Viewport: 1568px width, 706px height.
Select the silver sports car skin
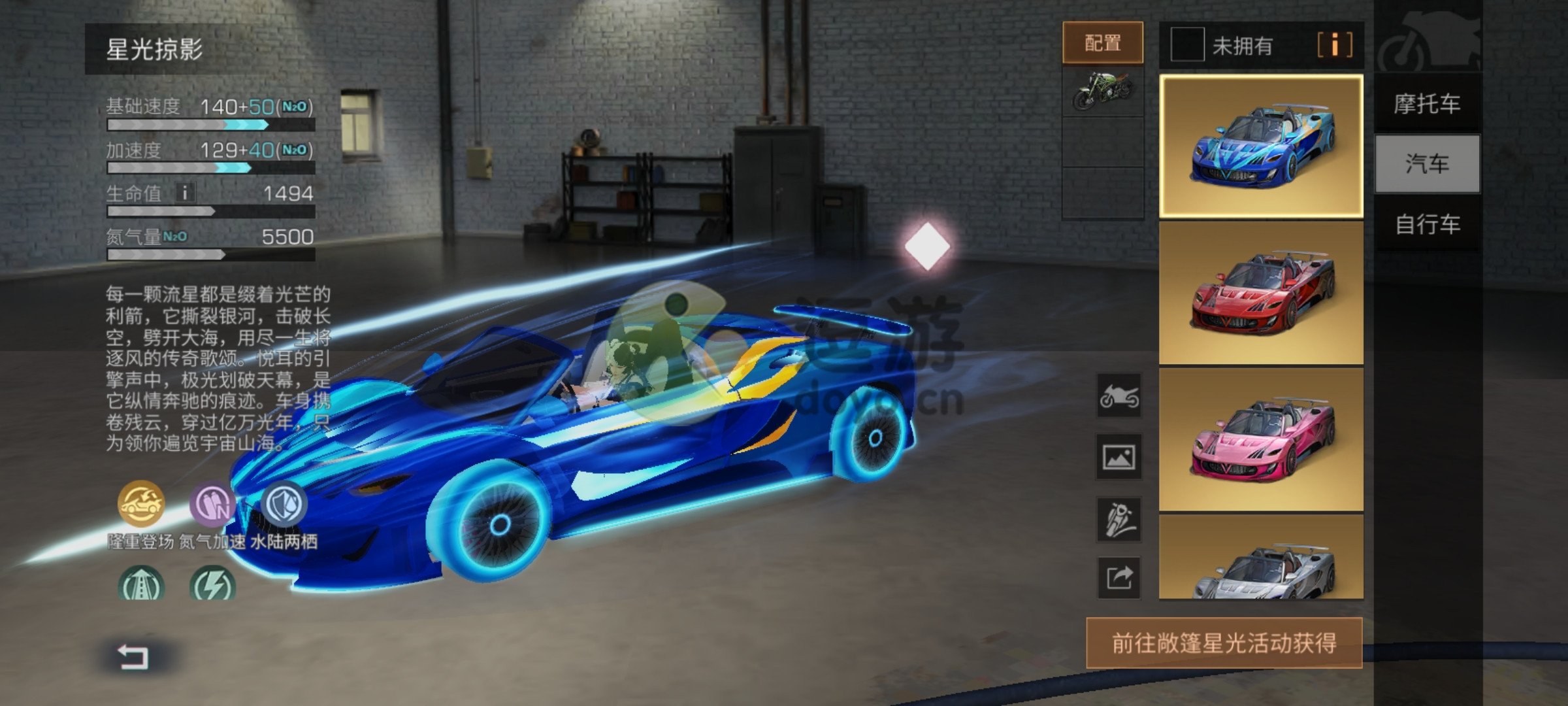click(1261, 557)
